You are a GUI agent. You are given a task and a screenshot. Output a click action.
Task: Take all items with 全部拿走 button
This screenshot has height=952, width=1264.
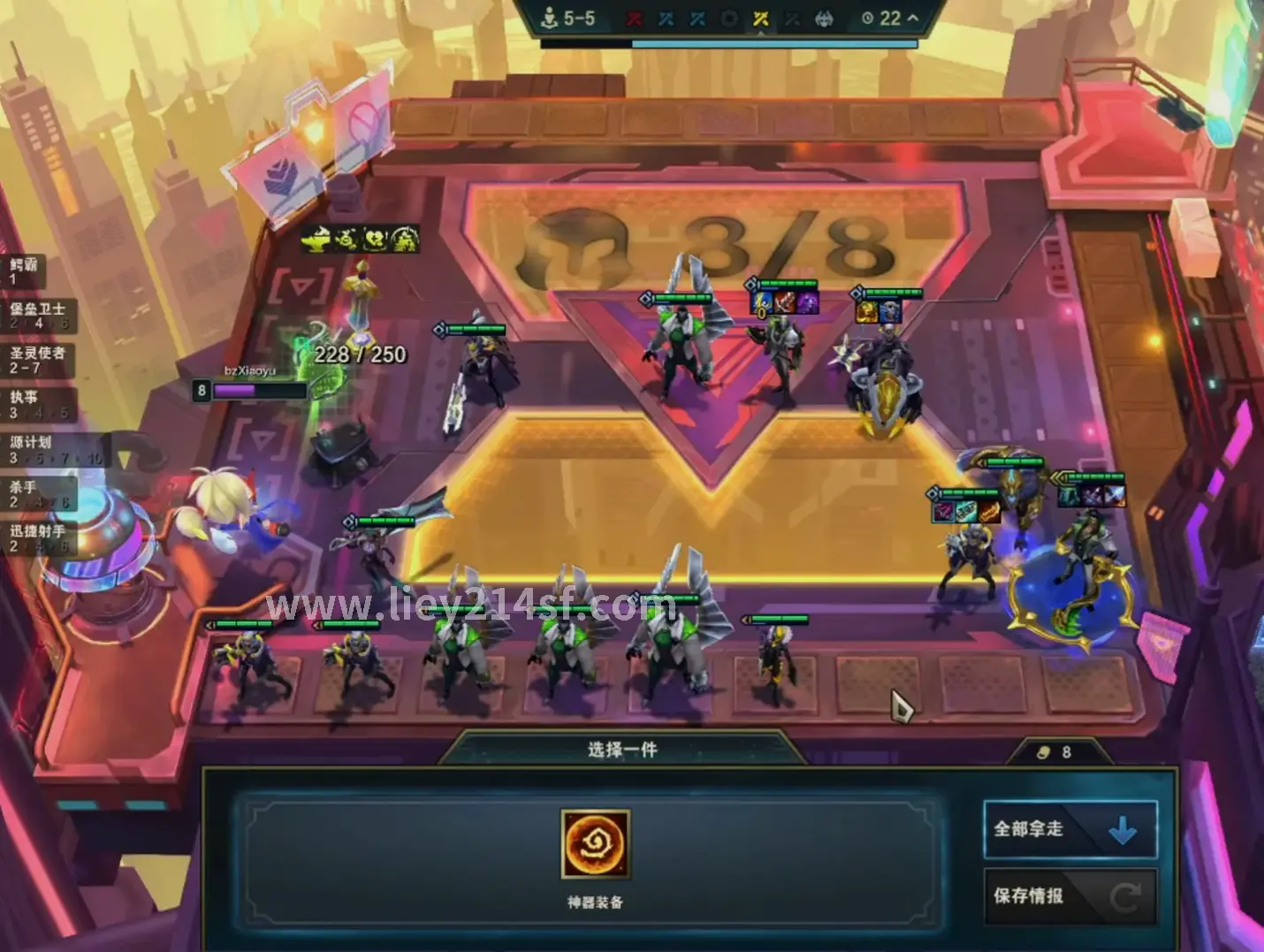coord(1070,829)
